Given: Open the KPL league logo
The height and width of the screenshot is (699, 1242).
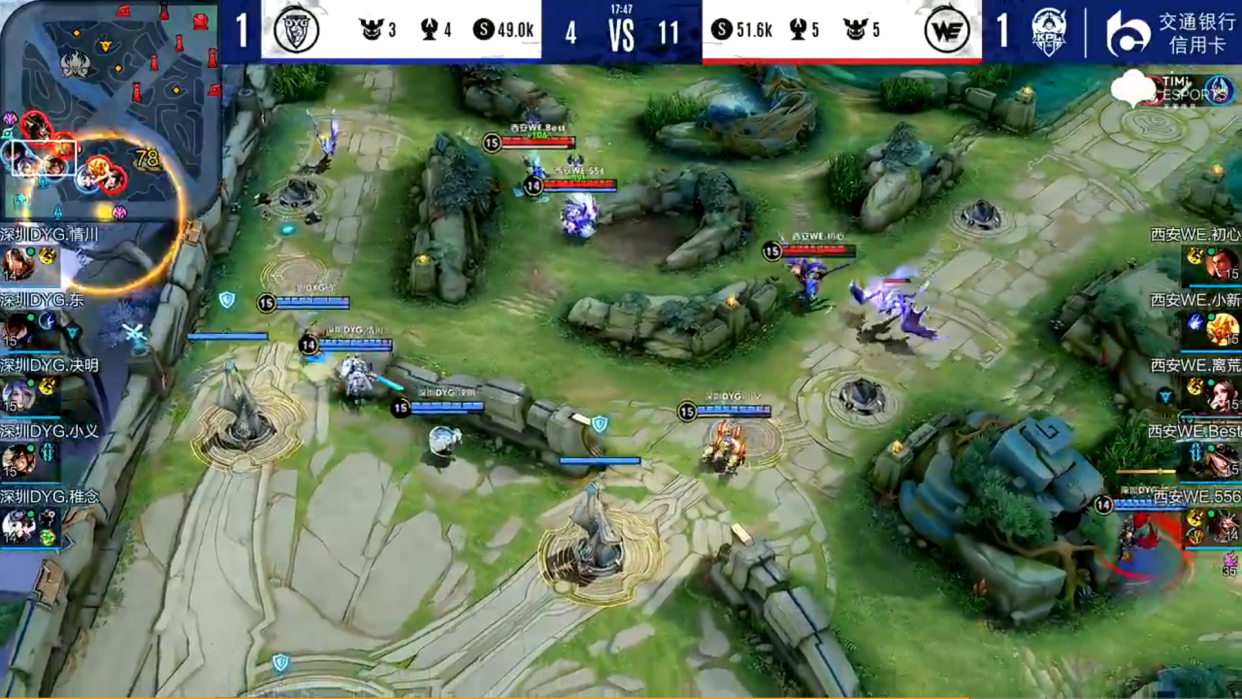Looking at the screenshot, I should click(x=1049, y=31).
